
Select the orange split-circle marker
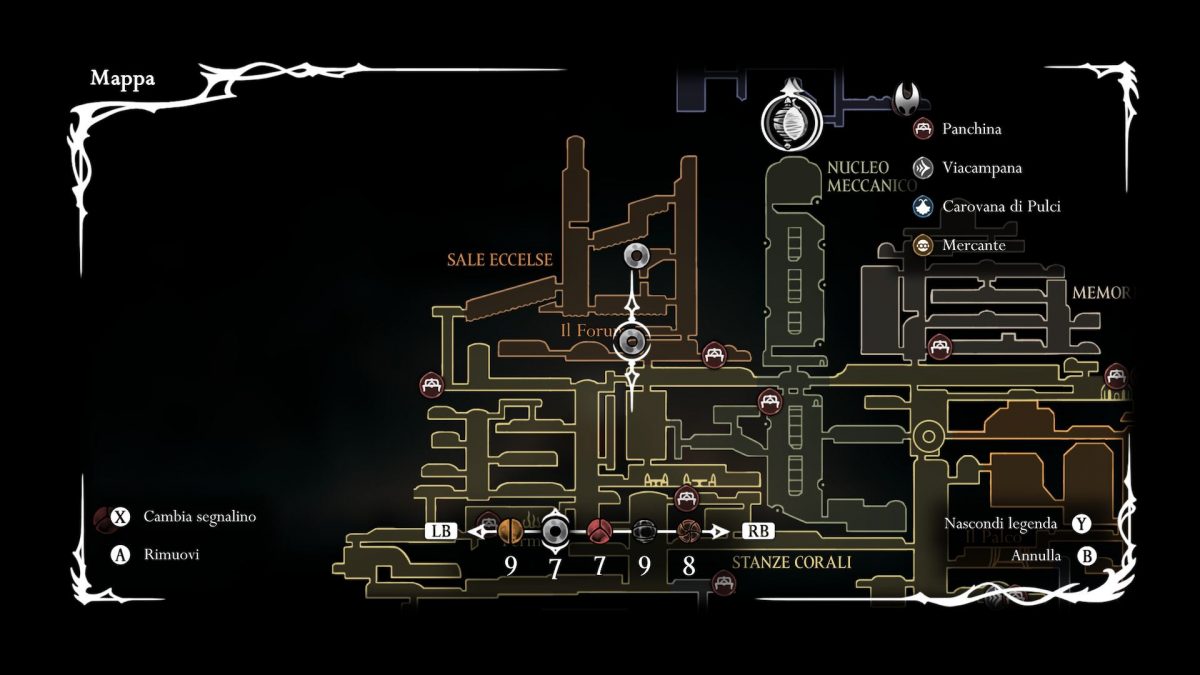(x=510, y=531)
